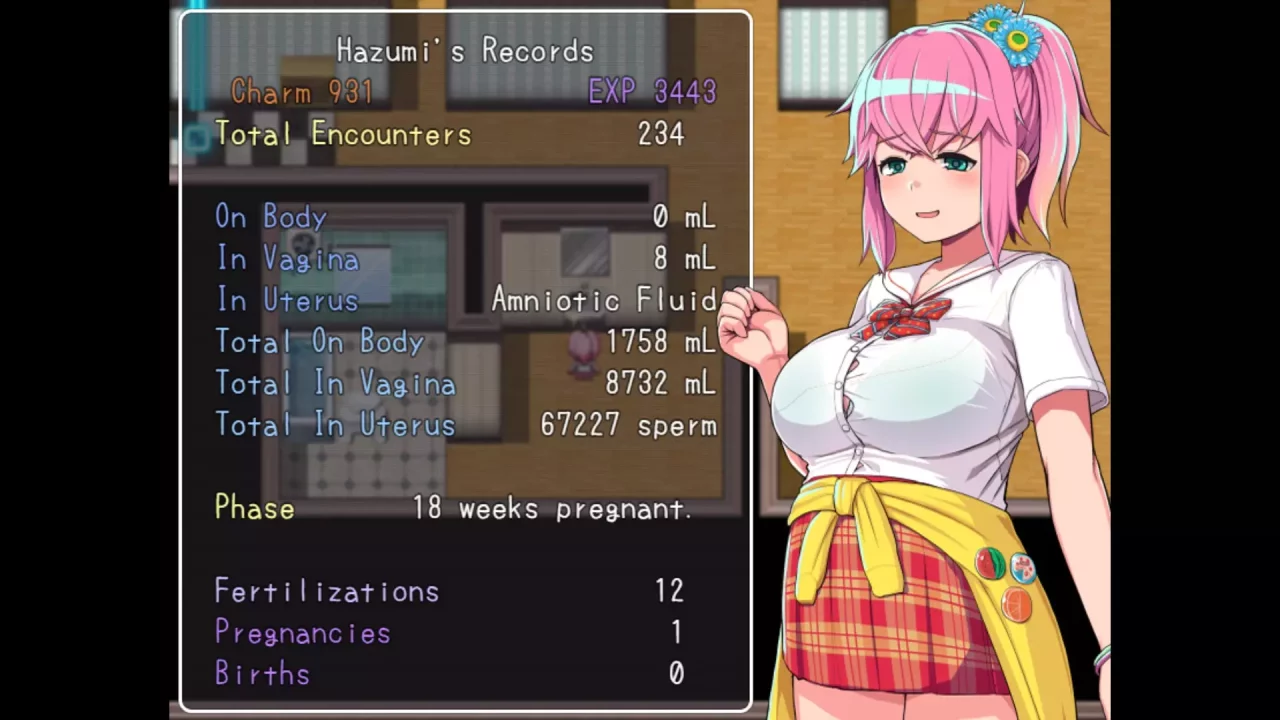Toggle the On Body fluid stat row
The height and width of the screenshot is (720, 1280).
[270, 217]
